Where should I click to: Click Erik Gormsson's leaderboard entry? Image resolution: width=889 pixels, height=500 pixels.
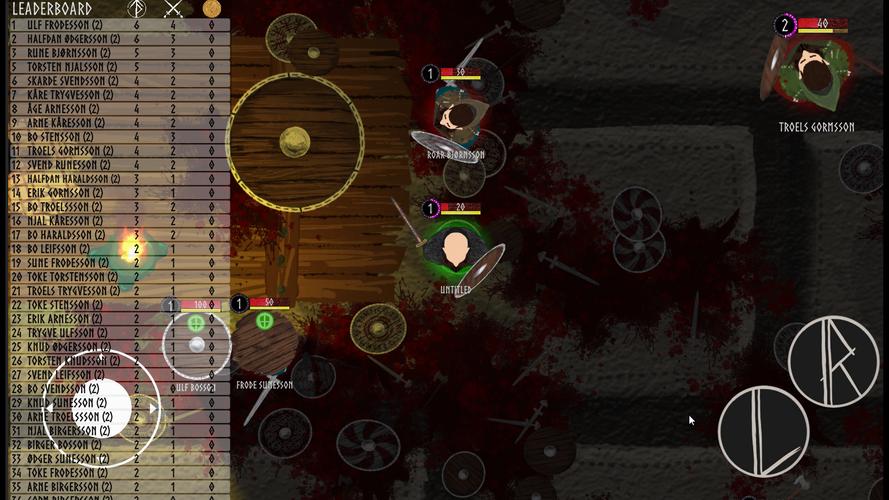115,193
